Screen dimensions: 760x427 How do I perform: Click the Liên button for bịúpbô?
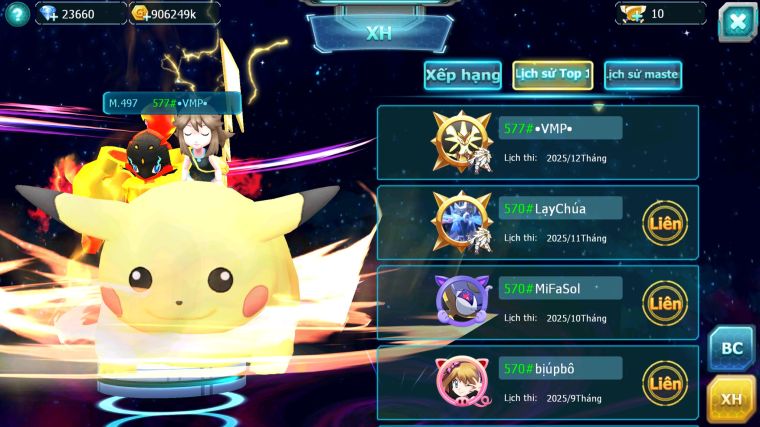click(665, 382)
